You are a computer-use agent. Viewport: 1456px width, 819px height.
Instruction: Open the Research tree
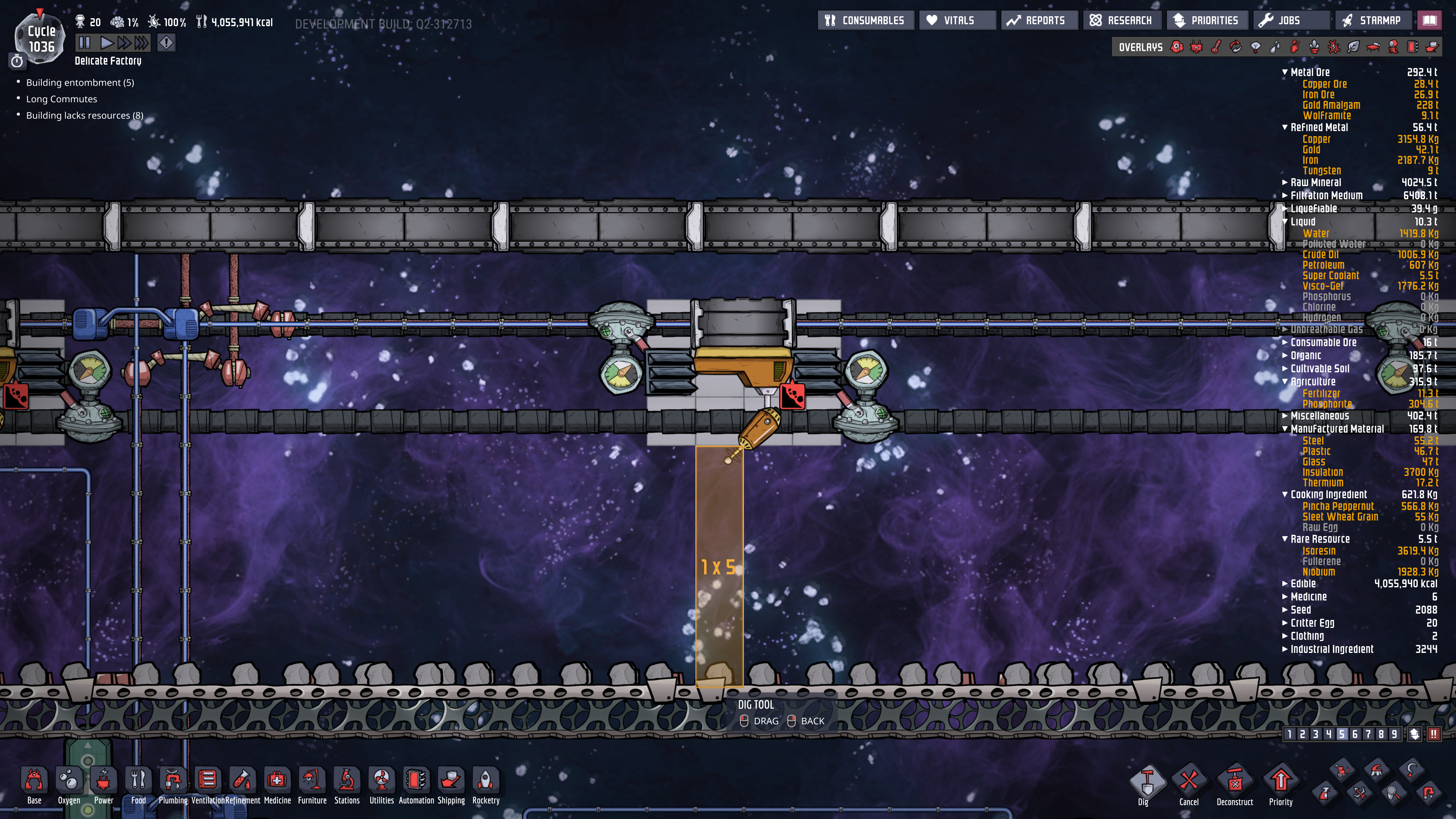click(1122, 20)
